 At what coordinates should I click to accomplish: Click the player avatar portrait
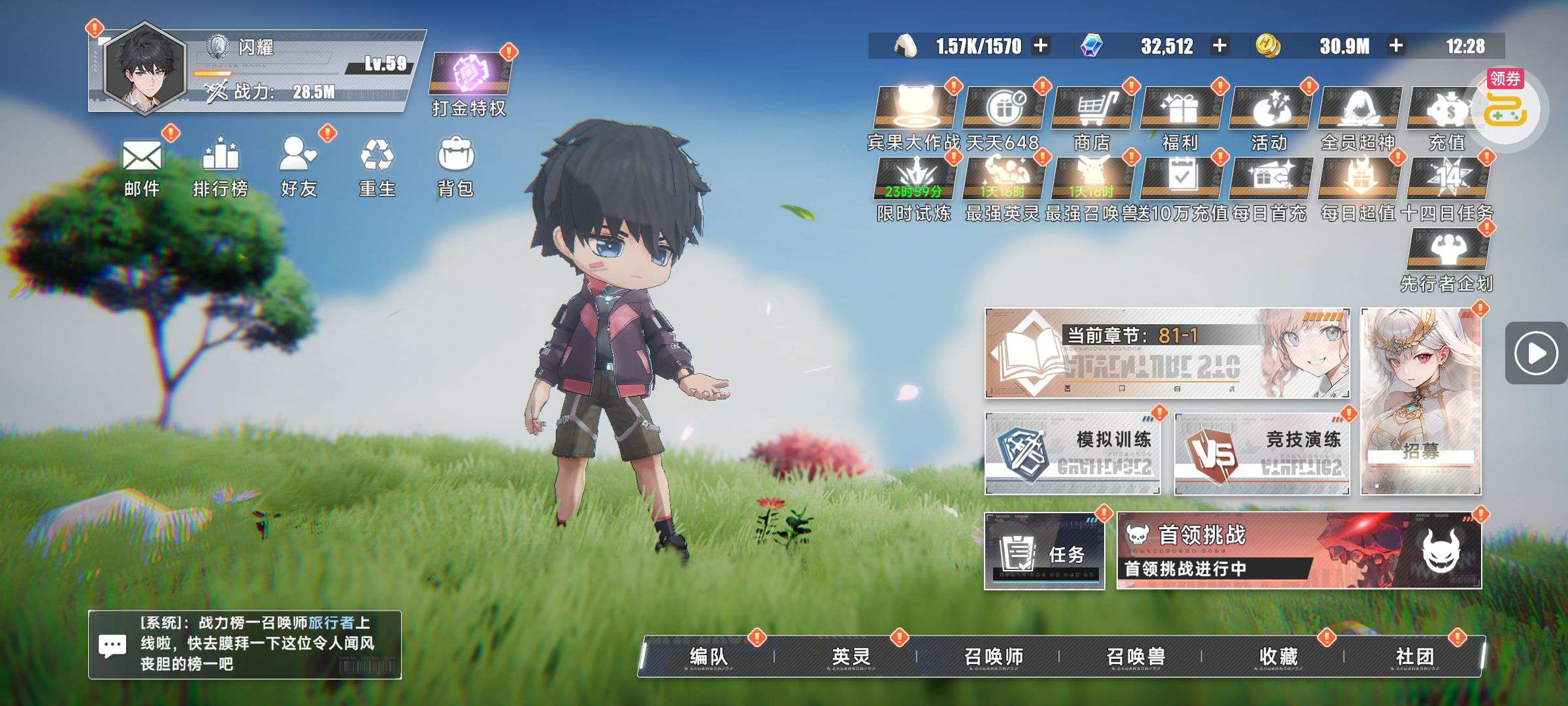coord(145,69)
